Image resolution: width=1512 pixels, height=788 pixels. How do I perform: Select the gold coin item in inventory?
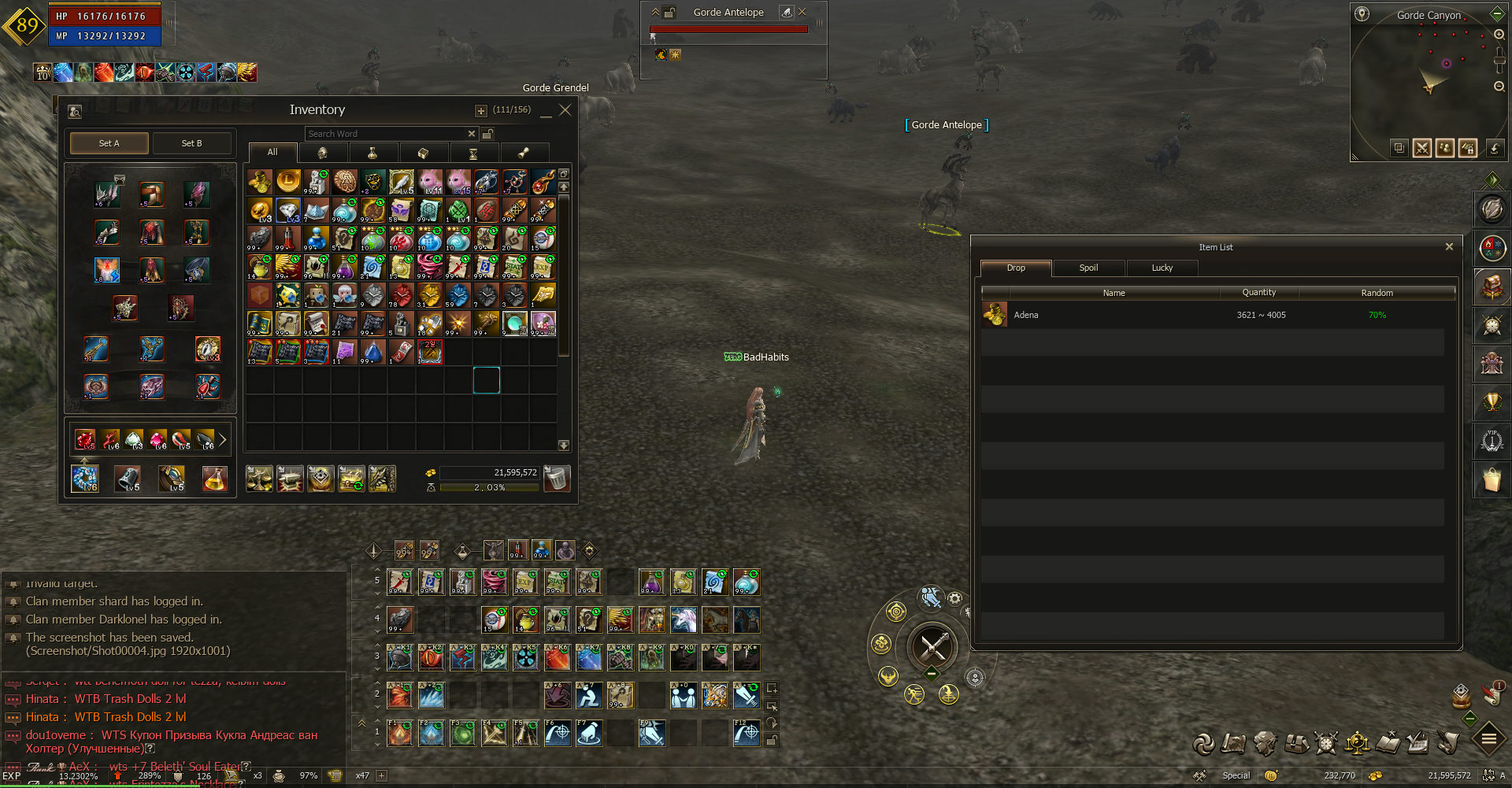click(288, 181)
